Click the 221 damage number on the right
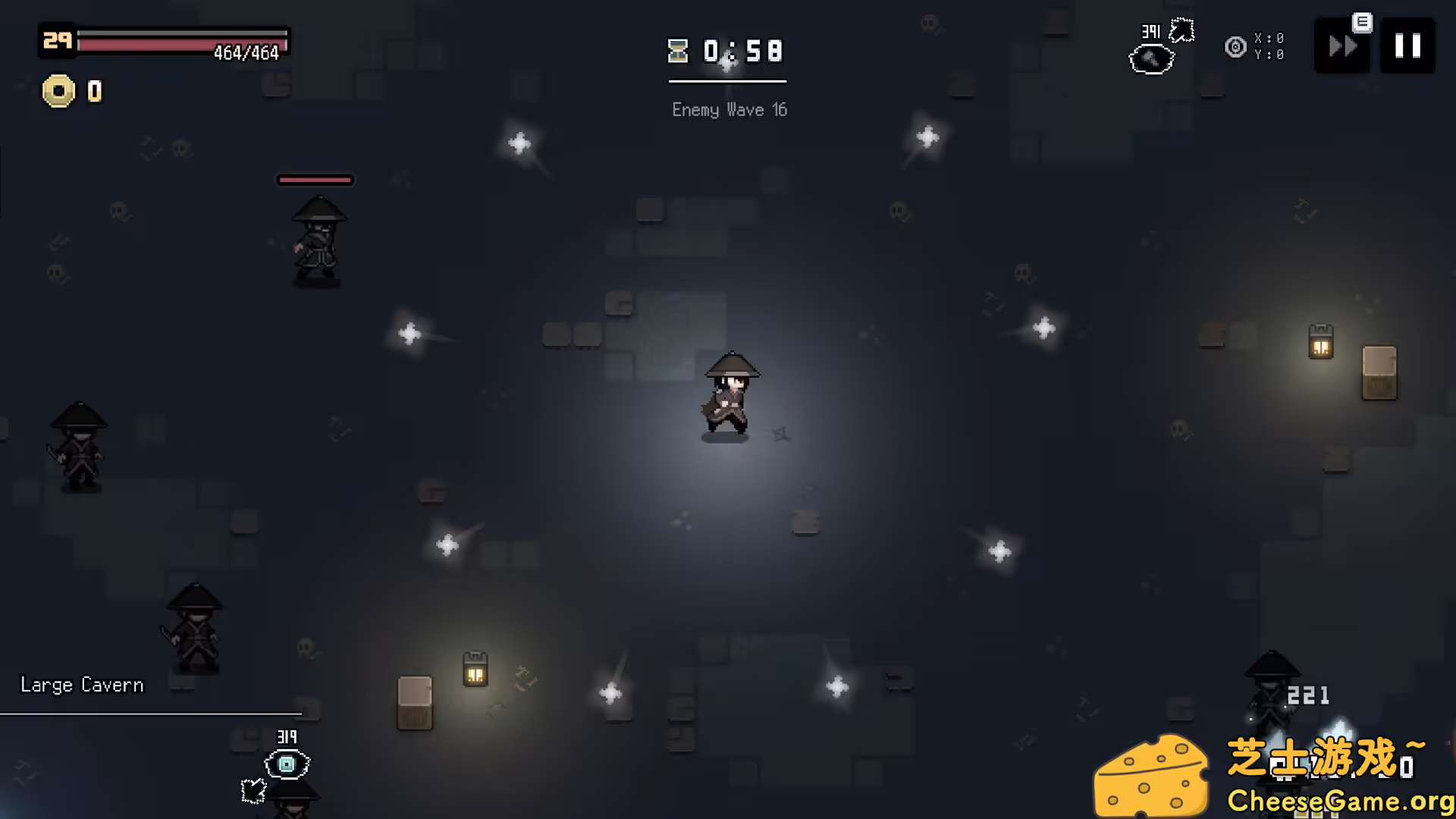This screenshot has width=1456, height=819. (1309, 695)
